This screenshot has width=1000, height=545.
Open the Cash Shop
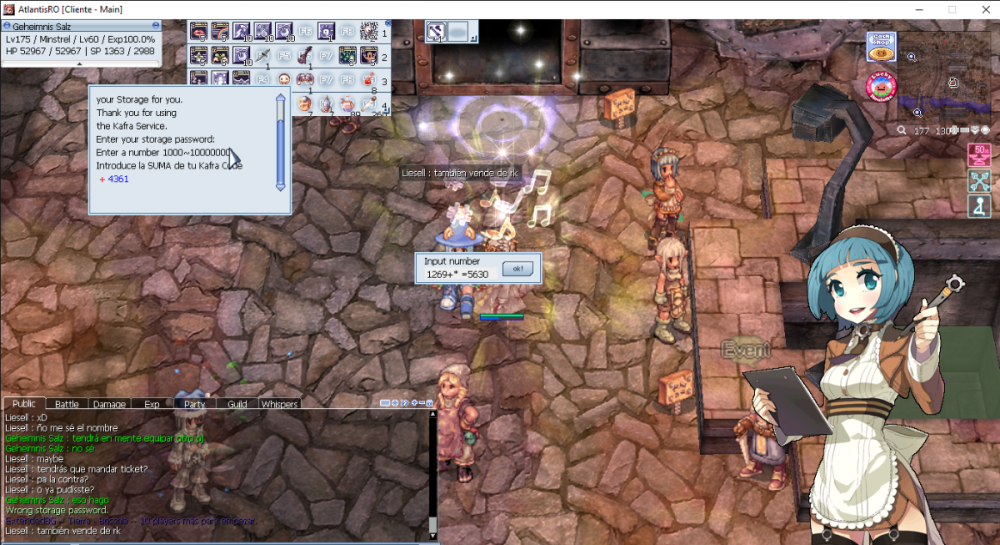point(881,47)
